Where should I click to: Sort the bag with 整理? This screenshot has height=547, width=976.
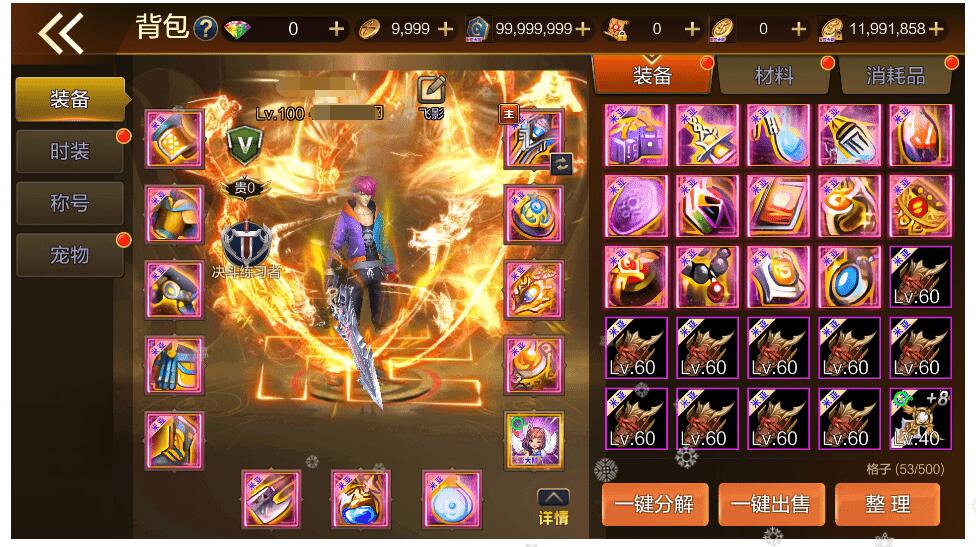[888, 504]
